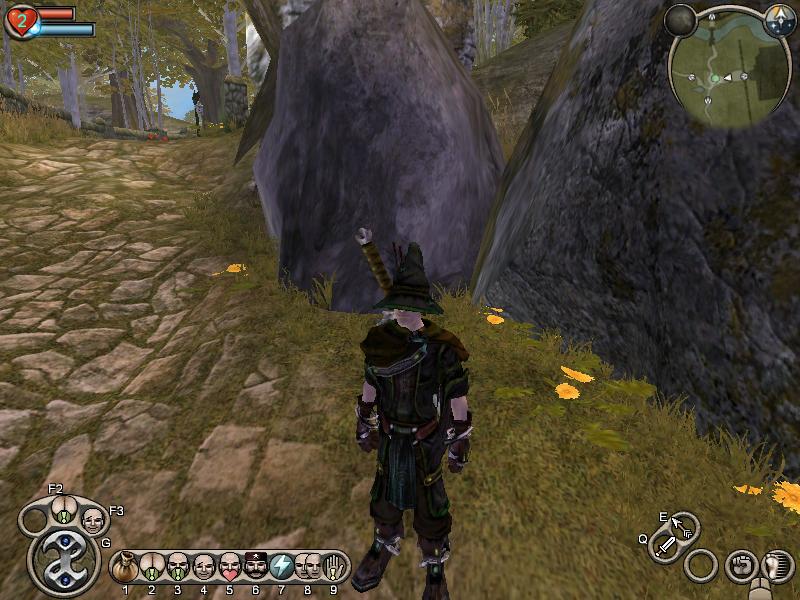Select the two-faces expression icon
800x600 pixels.
tap(308, 567)
